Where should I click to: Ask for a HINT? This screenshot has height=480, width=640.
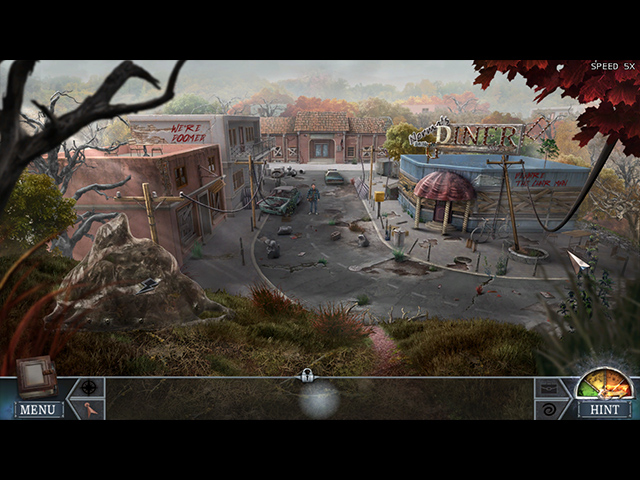(604, 409)
